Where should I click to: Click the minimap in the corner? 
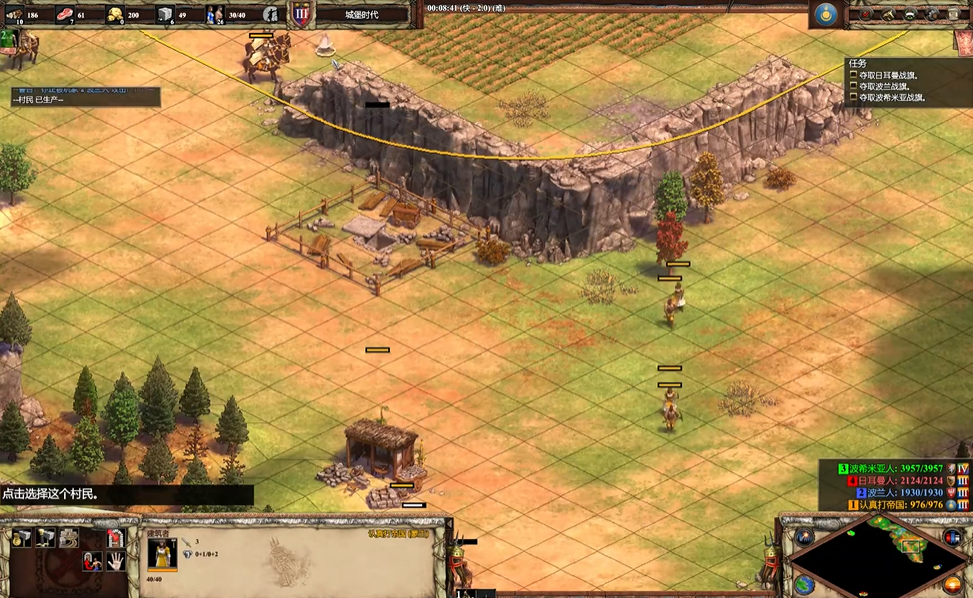pyautogui.click(x=872, y=562)
